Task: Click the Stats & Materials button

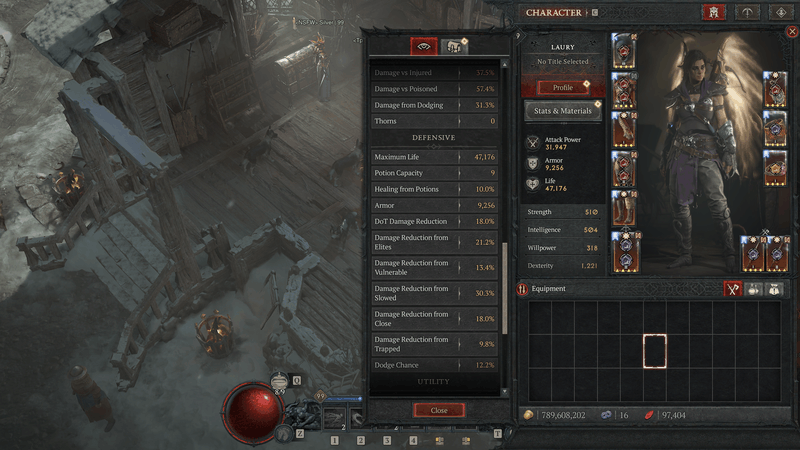Action: coord(564,110)
